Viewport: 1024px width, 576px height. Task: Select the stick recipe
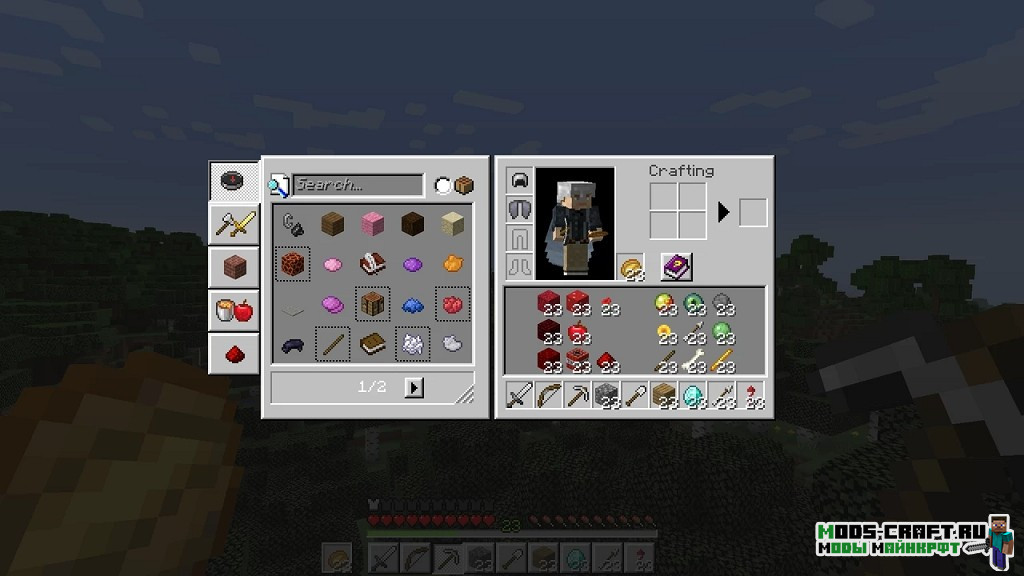[332, 344]
